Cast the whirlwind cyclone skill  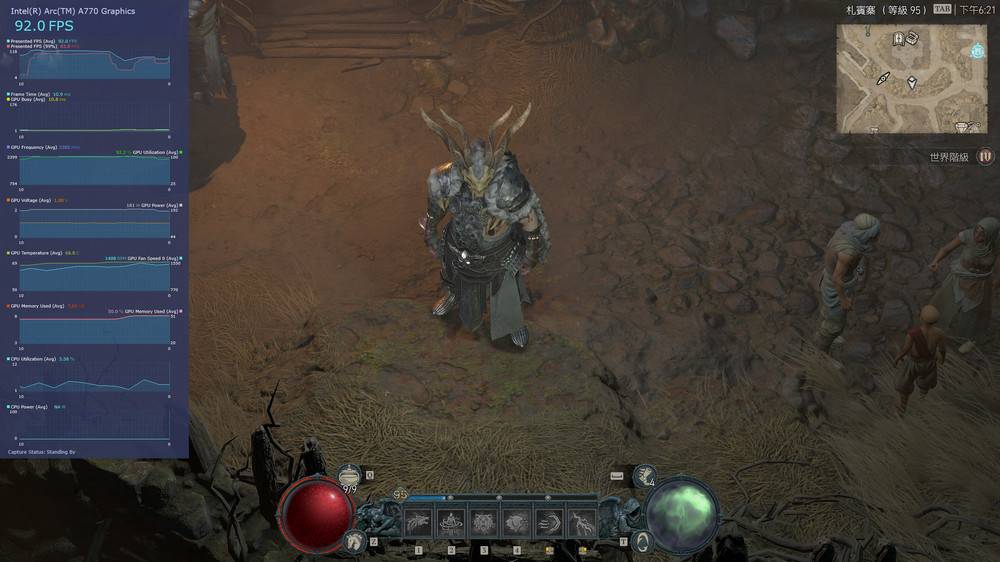451,521
